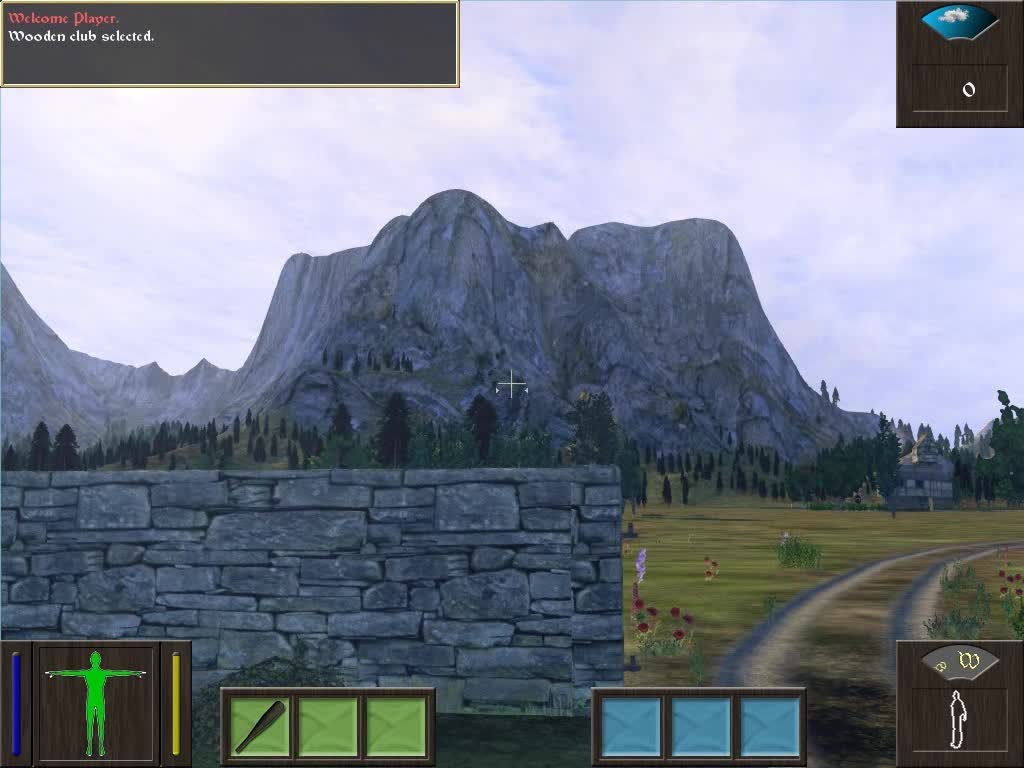The height and width of the screenshot is (768, 1024).
Task: Toggle the white standing posture figure
Action: pyautogui.click(x=959, y=719)
